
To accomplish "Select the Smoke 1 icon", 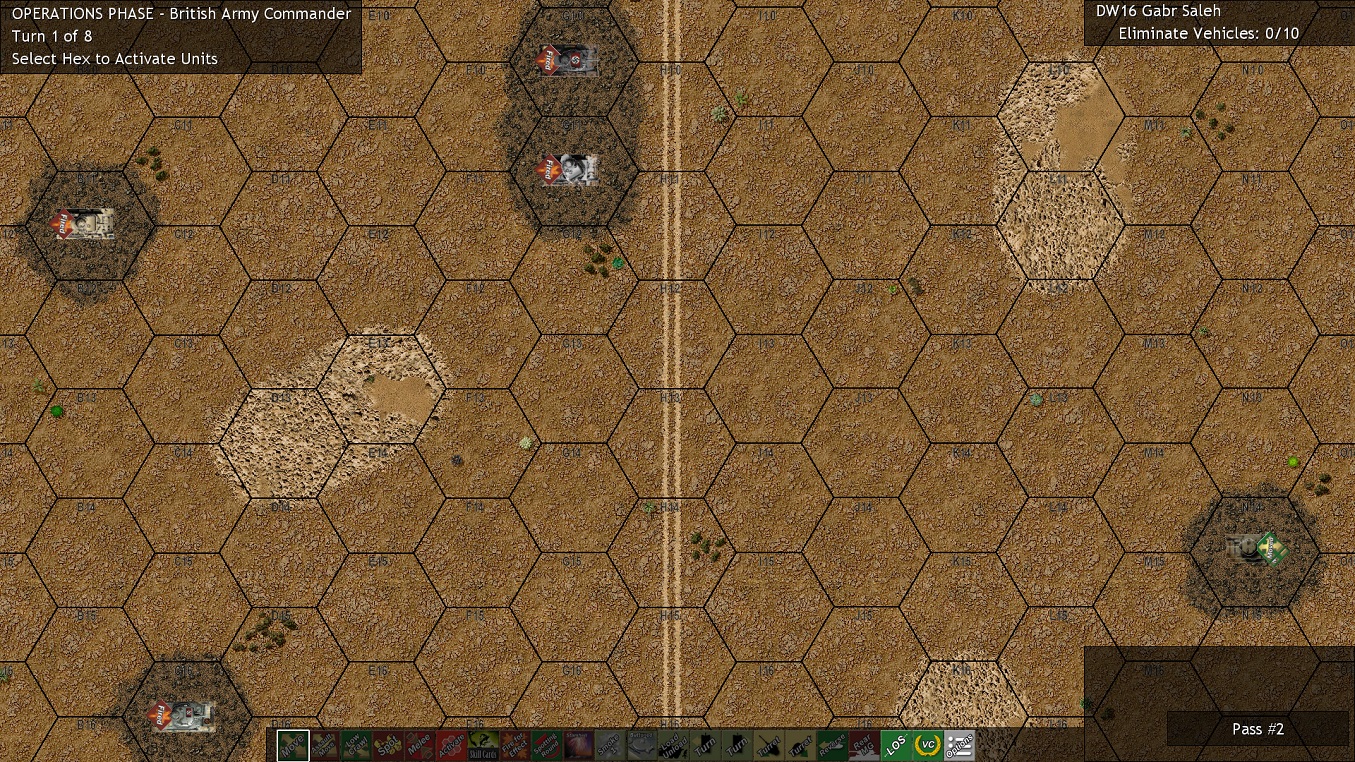I will coord(610,745).
